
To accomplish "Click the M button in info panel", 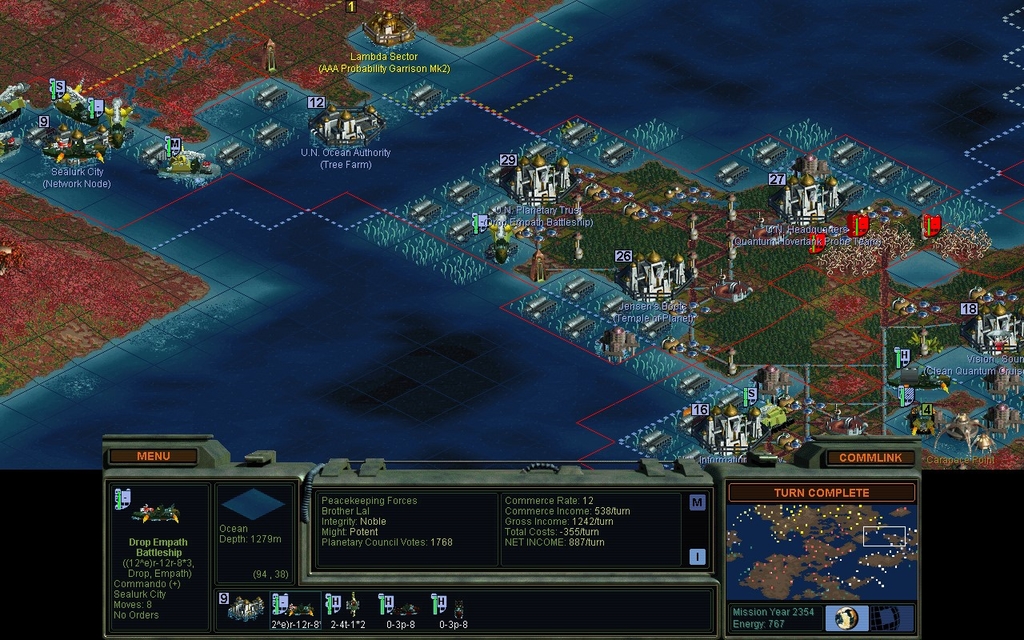I will coord(697,502).
